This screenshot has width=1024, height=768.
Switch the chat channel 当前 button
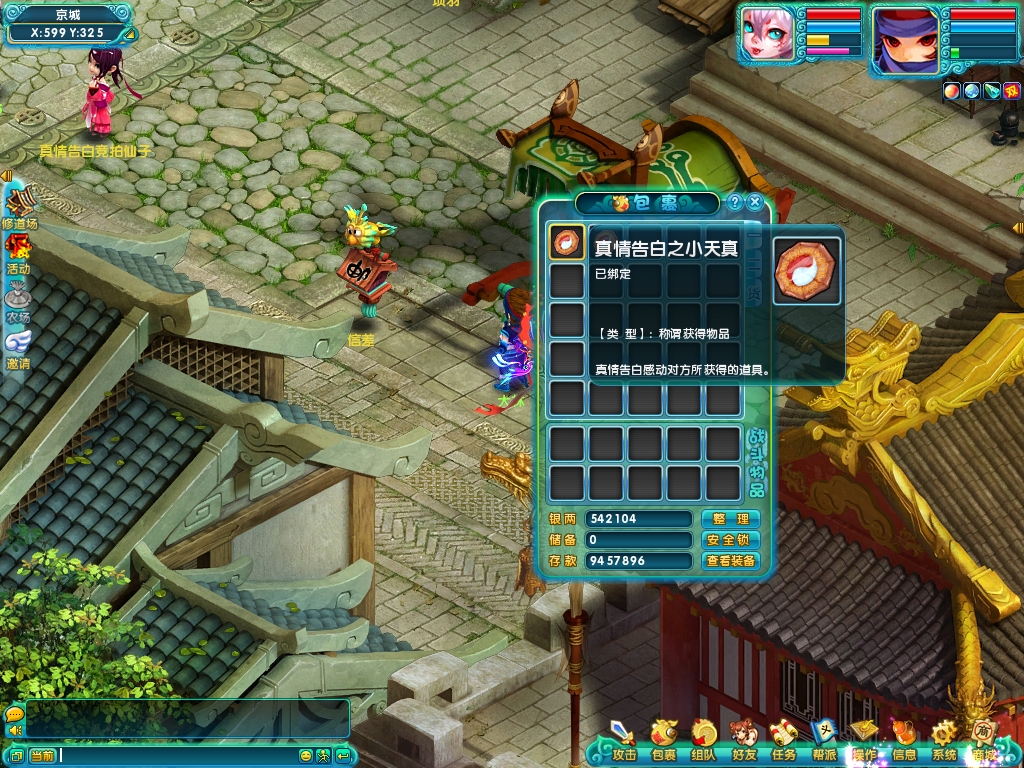pos(41,755)
